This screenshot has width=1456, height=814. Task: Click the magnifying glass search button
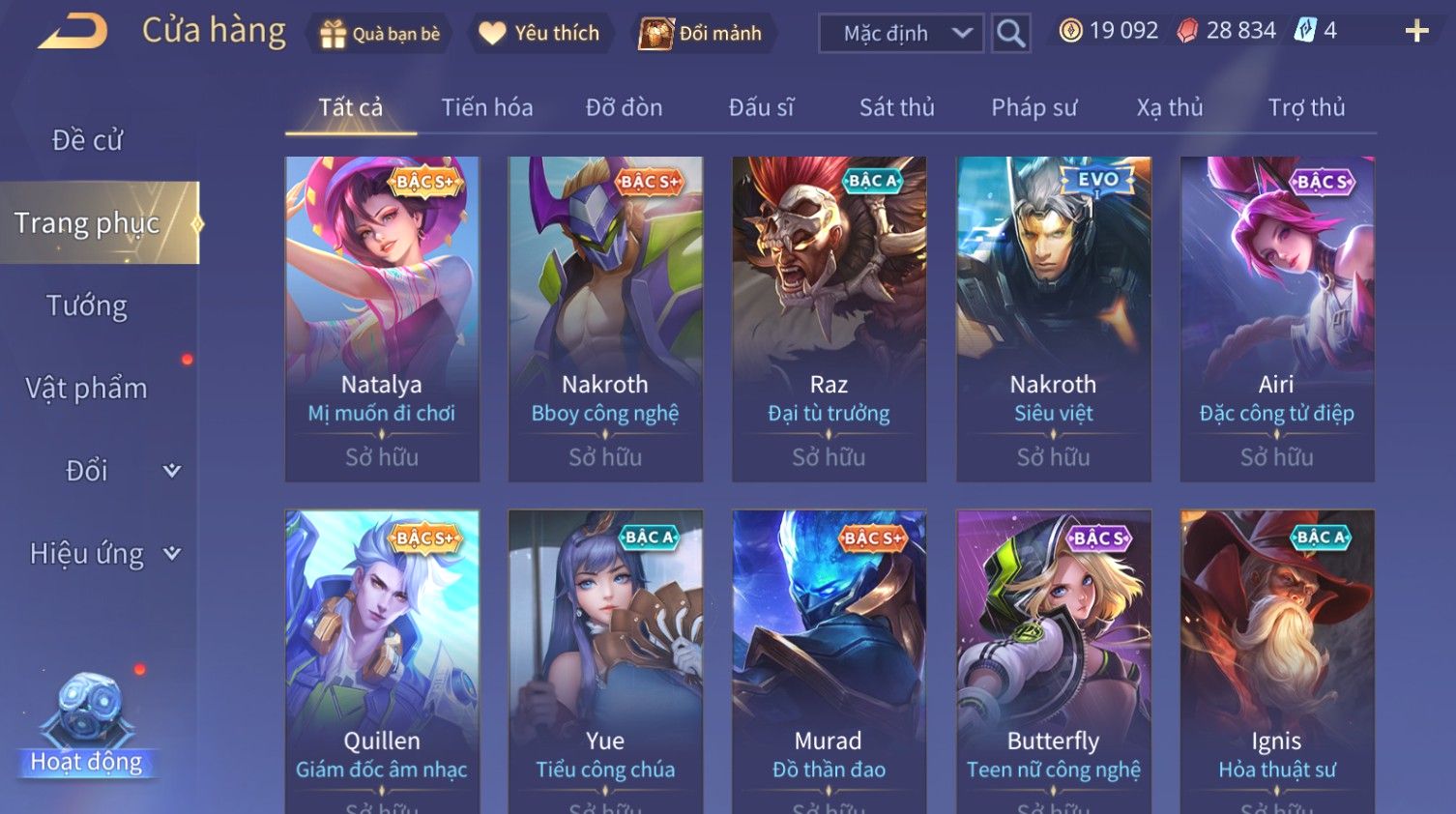pos(1010,34)
